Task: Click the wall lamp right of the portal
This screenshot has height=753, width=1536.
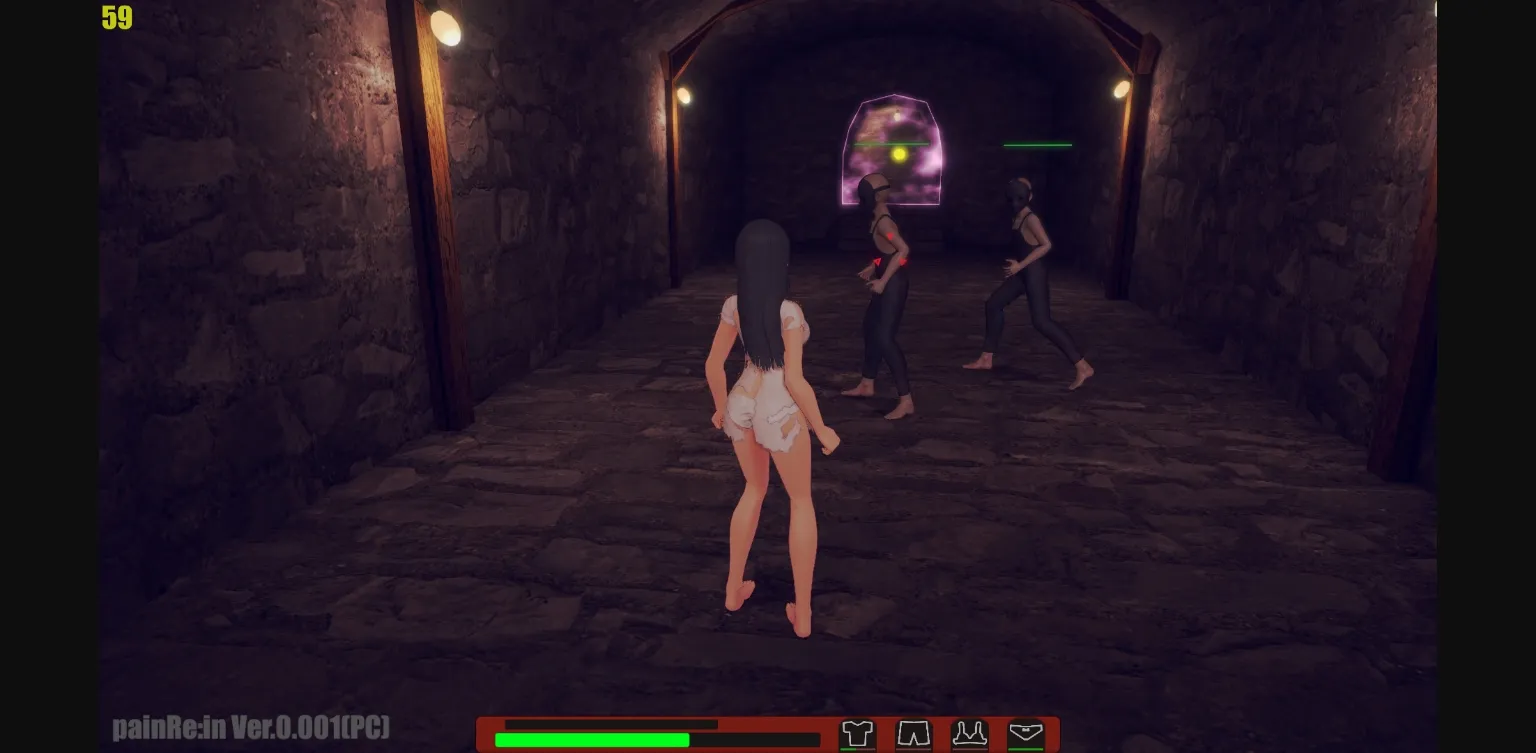Action: point(1119,91)
